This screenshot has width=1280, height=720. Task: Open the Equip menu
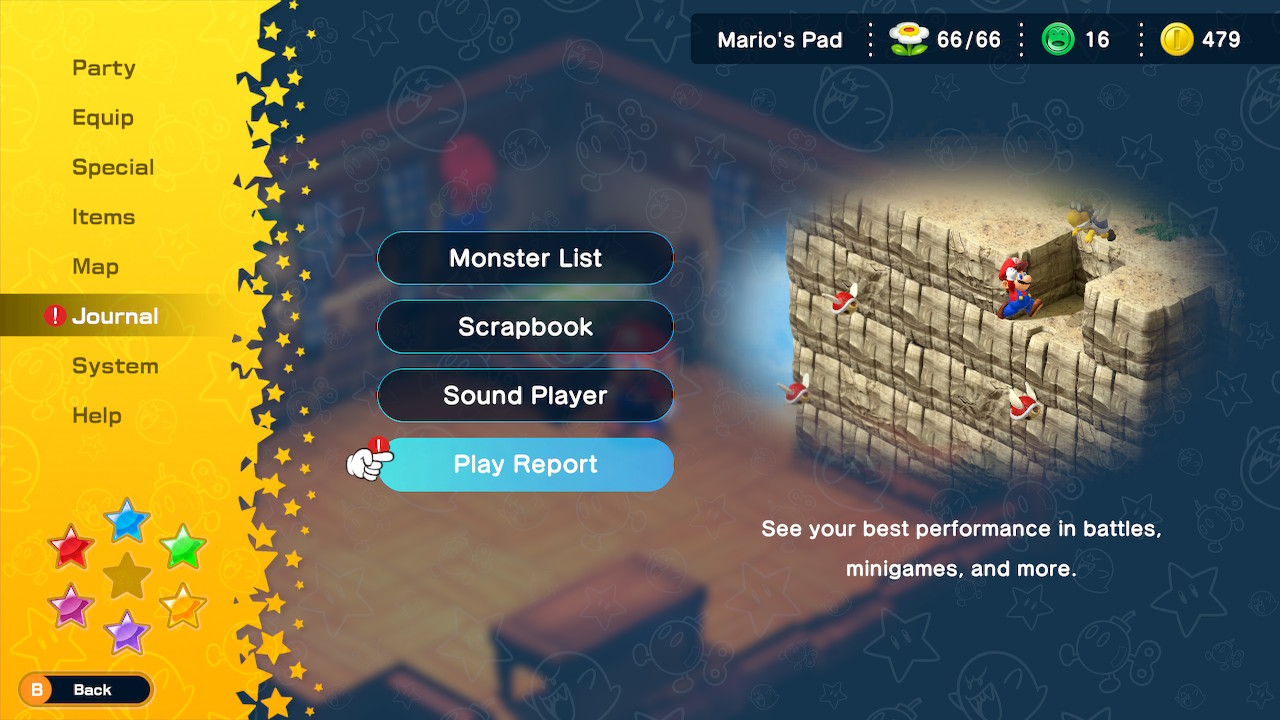pos(103,117)
